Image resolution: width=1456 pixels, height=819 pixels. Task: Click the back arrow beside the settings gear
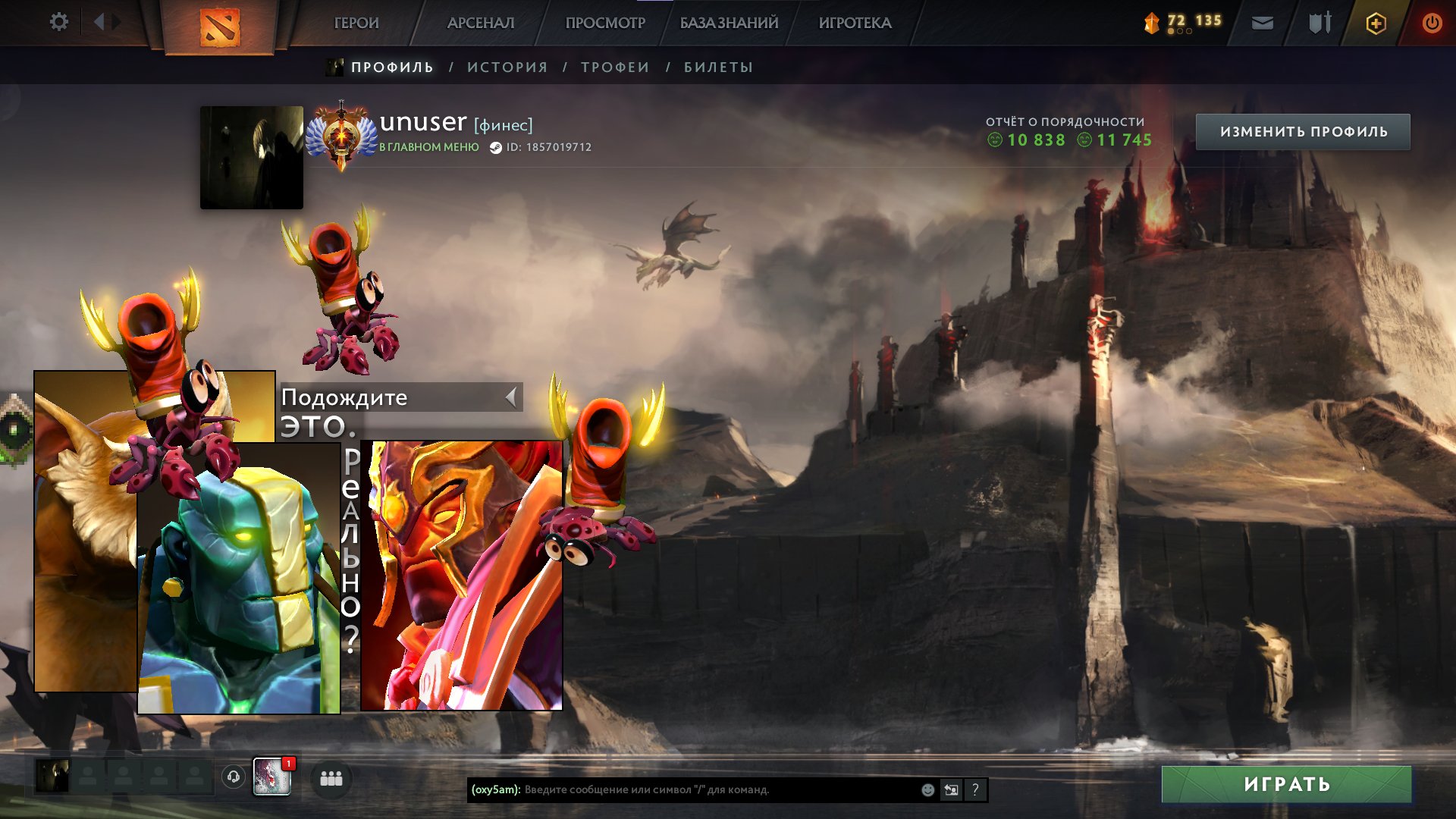[x=99, y=22]
